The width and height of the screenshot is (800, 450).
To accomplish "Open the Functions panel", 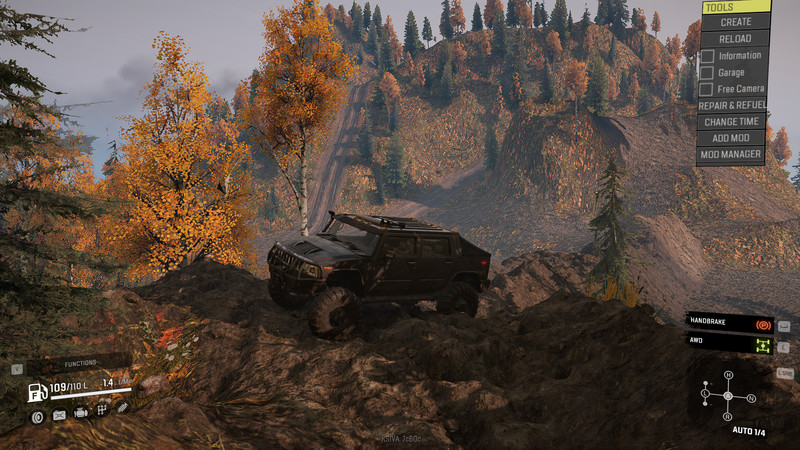I will coord(80,363).
